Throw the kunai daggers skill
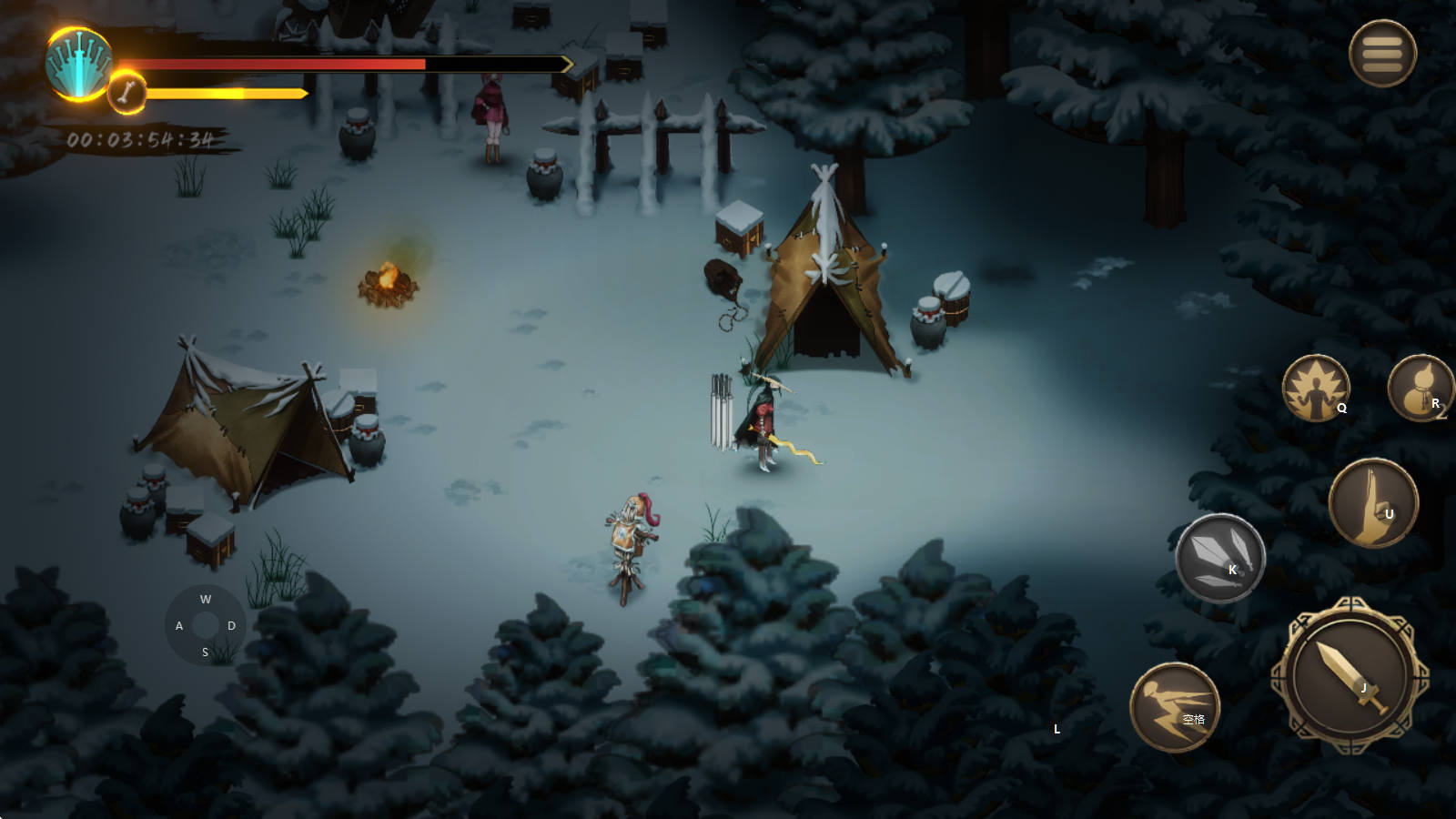The width and height of the screenshot is (1456, 819). 1219,557
